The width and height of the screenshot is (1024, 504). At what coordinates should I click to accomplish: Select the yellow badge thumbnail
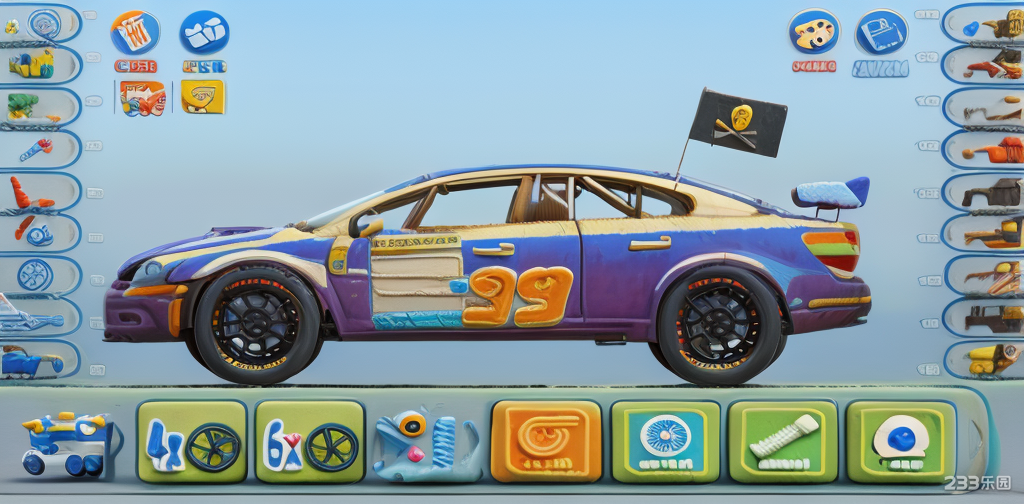click(x=203, y=97)
